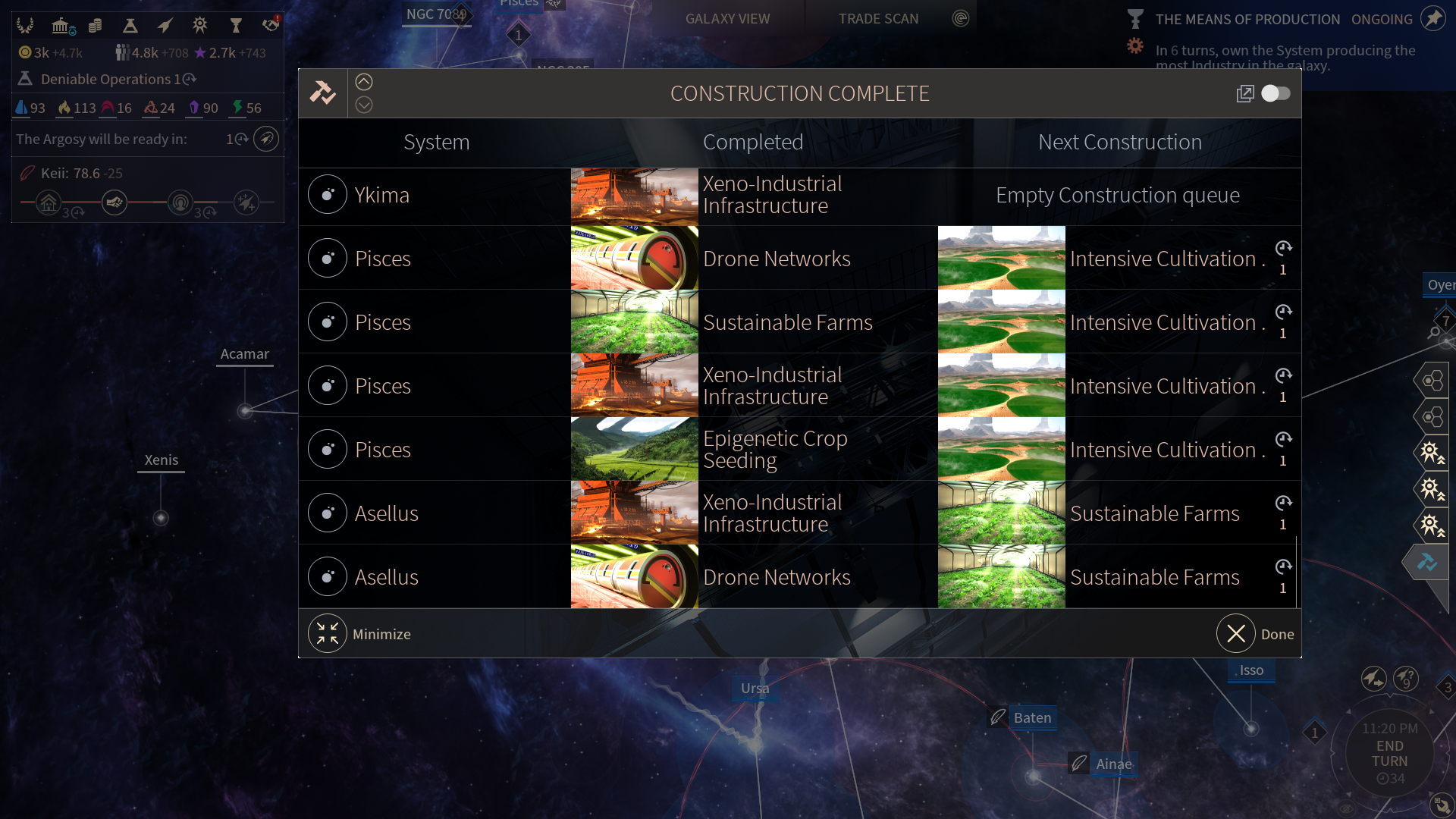Select the hammer construction notification on right edge
This screenshot has height=819, width=1456.
[x=1427, y=562]
